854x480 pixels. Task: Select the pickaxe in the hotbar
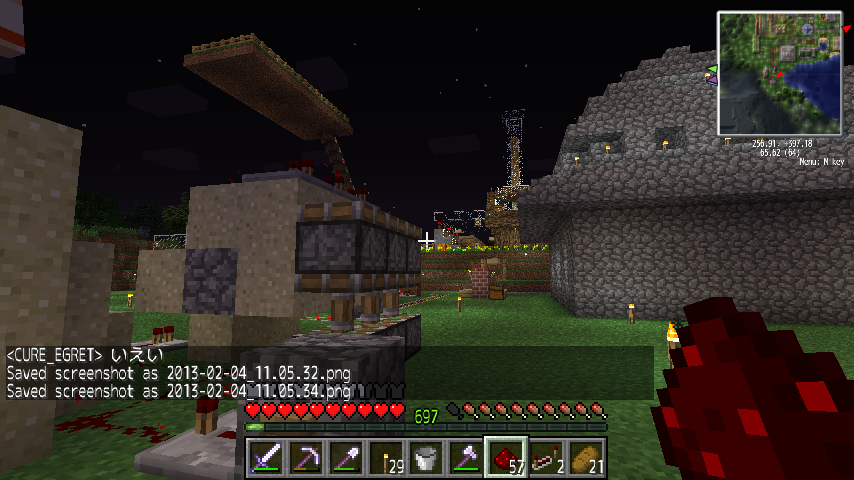[x=306, y=459]
